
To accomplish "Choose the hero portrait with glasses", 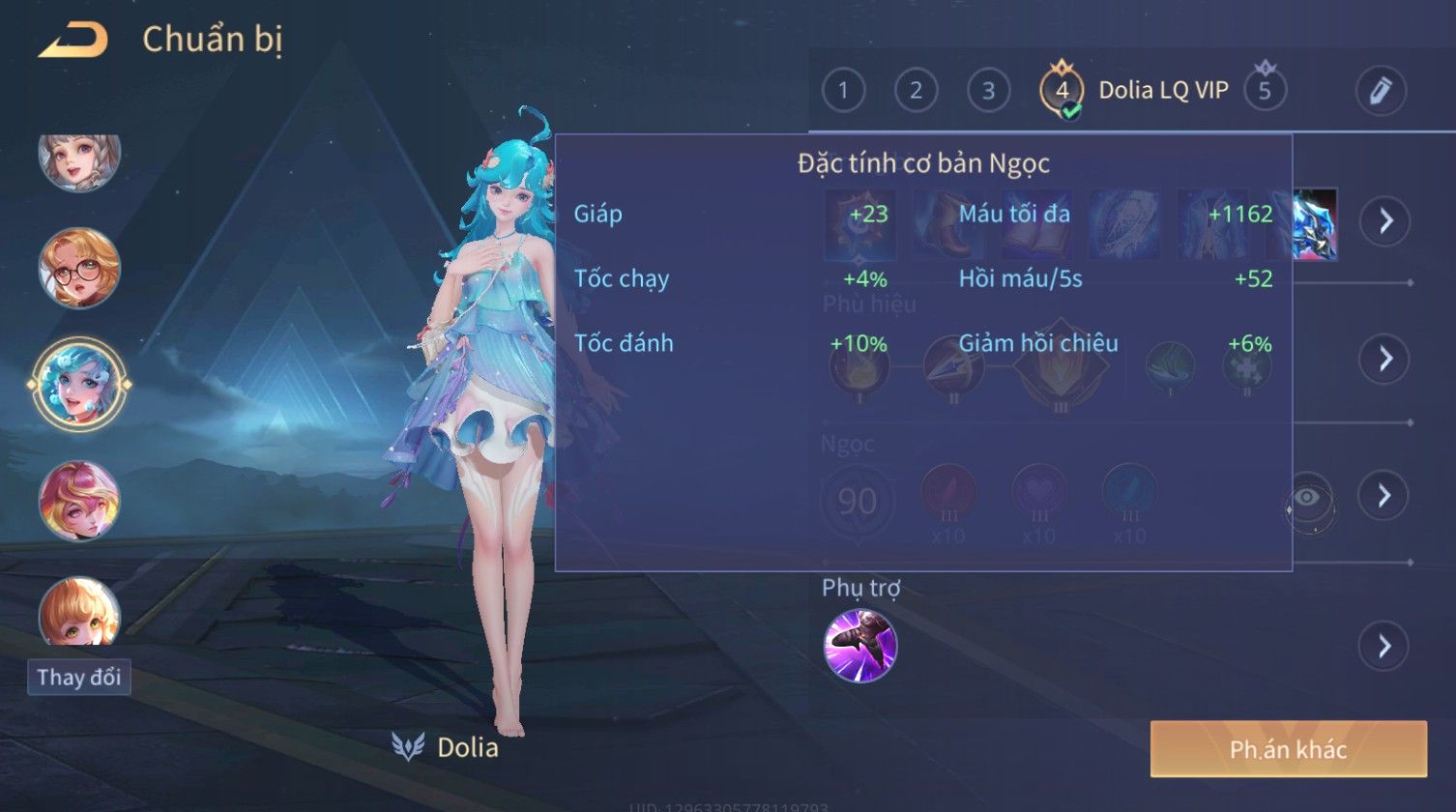I will coord(79,268).
